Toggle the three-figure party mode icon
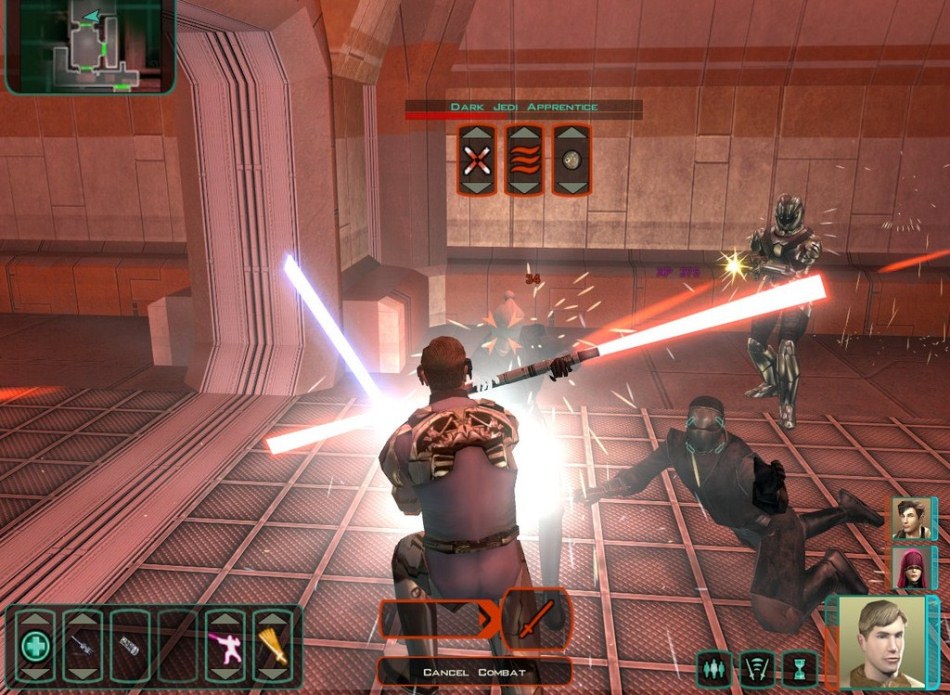This screenshot has height=695, width=950. pos(714,667)
